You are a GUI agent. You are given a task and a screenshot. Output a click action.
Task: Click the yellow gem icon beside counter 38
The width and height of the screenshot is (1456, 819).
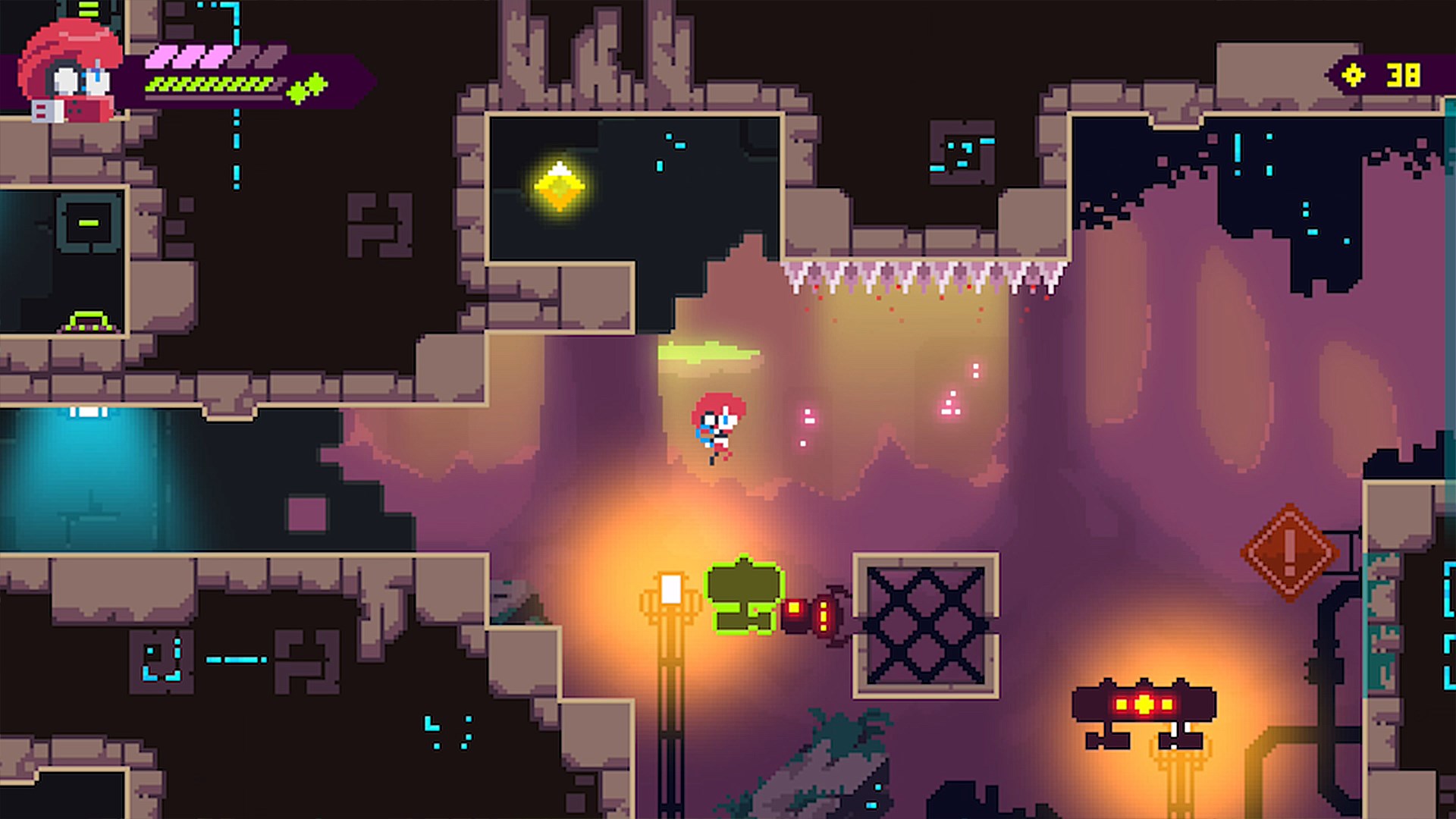click(x=1354, y=74)
